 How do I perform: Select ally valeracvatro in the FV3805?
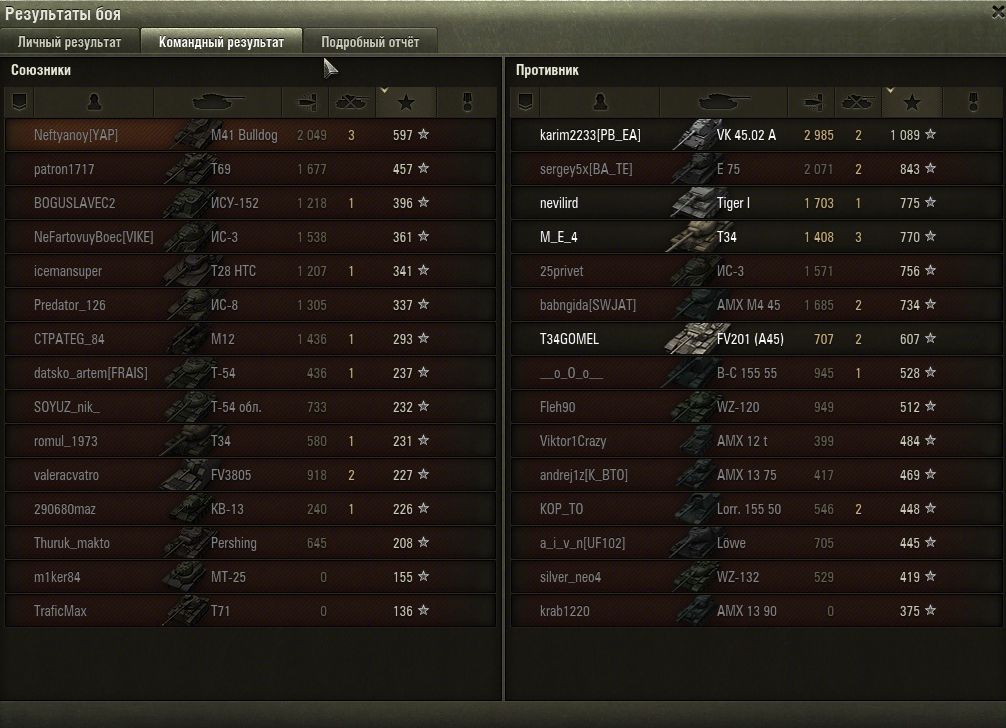pyautogui.click(x=250, y=475)
